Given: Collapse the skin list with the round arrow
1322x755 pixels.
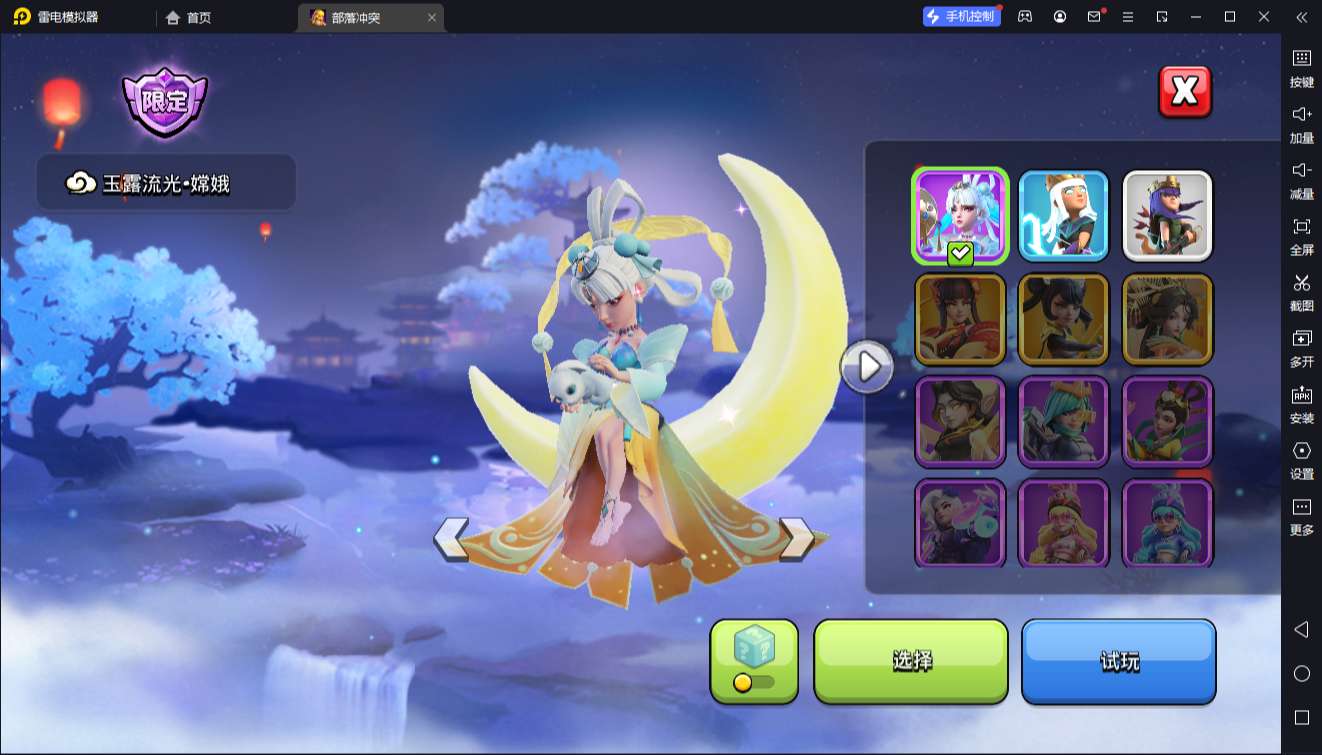Looking at the screenshot, I should [x=867, y=367].
